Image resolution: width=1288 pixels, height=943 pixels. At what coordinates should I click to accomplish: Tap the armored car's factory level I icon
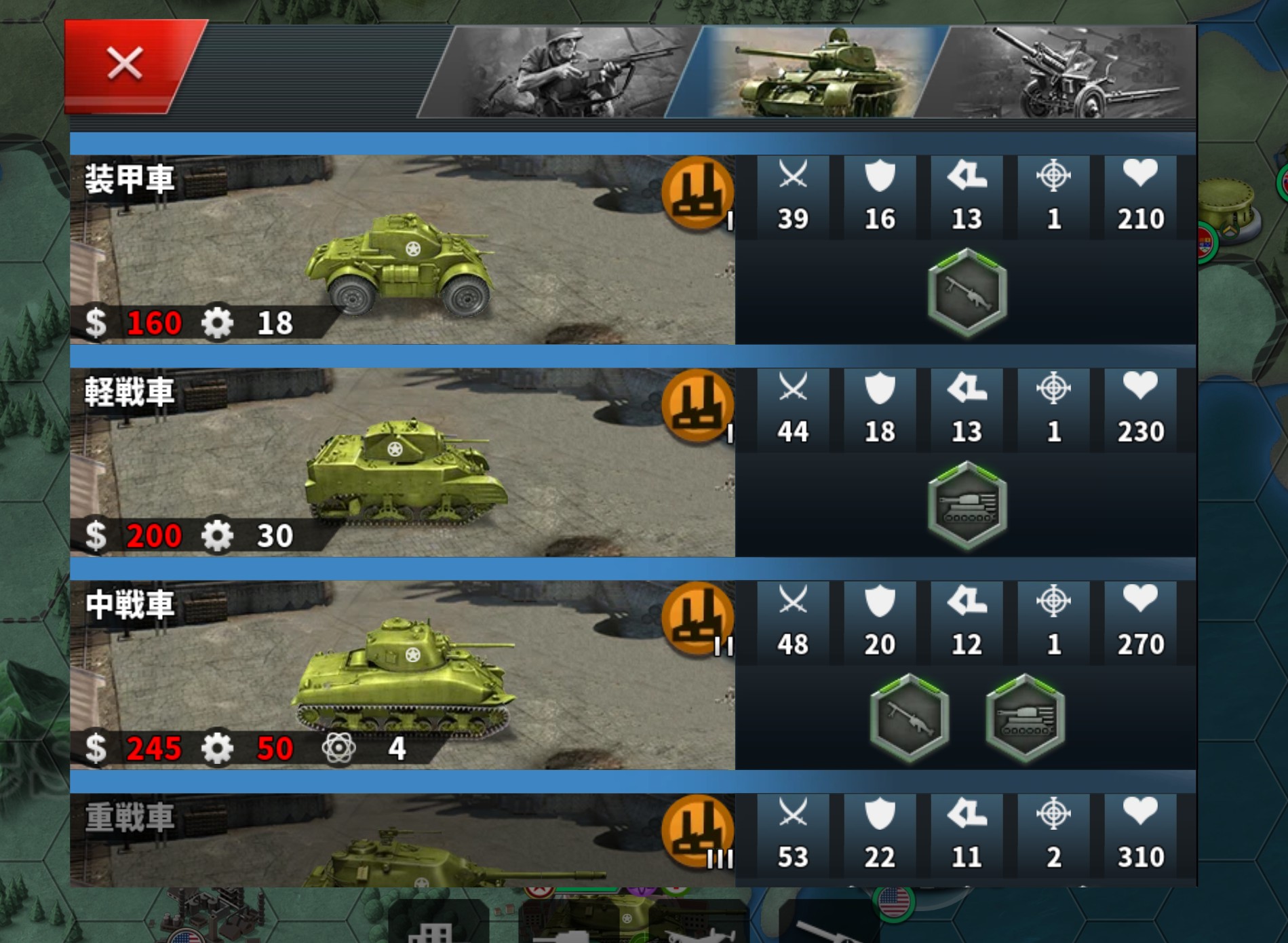click(697, 192)
